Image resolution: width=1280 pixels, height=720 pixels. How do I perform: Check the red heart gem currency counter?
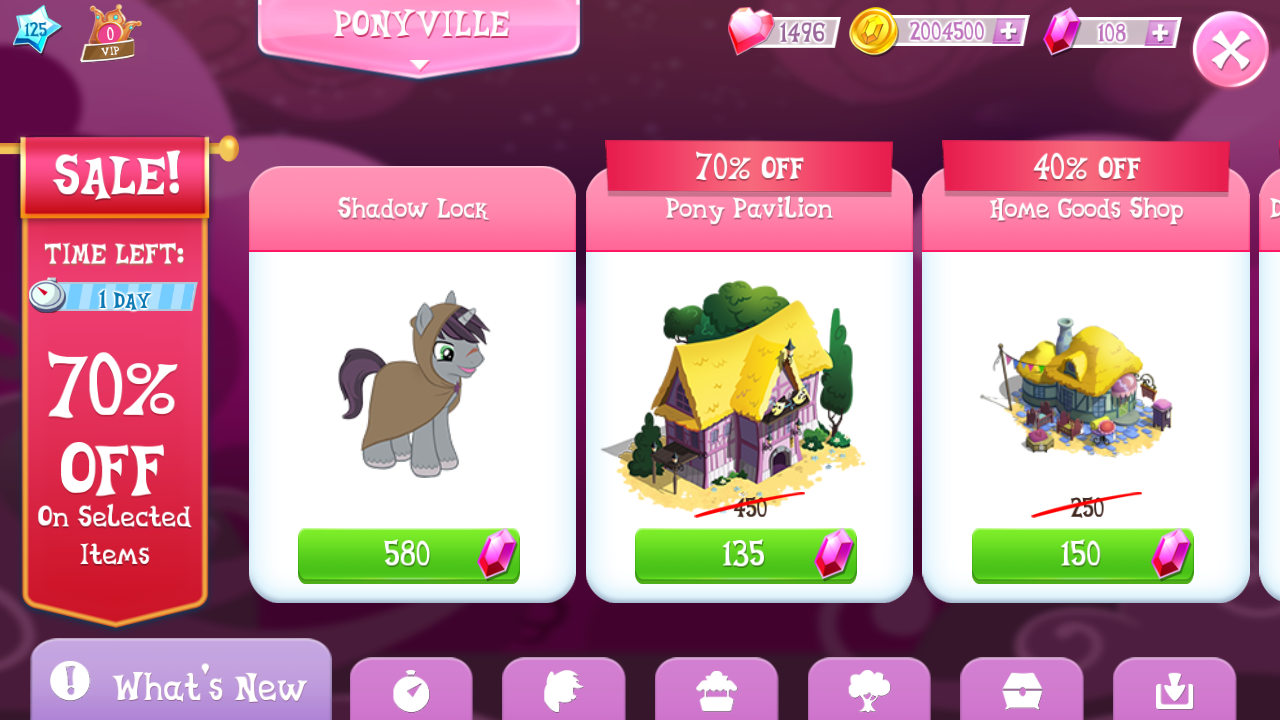coord(785,31)
